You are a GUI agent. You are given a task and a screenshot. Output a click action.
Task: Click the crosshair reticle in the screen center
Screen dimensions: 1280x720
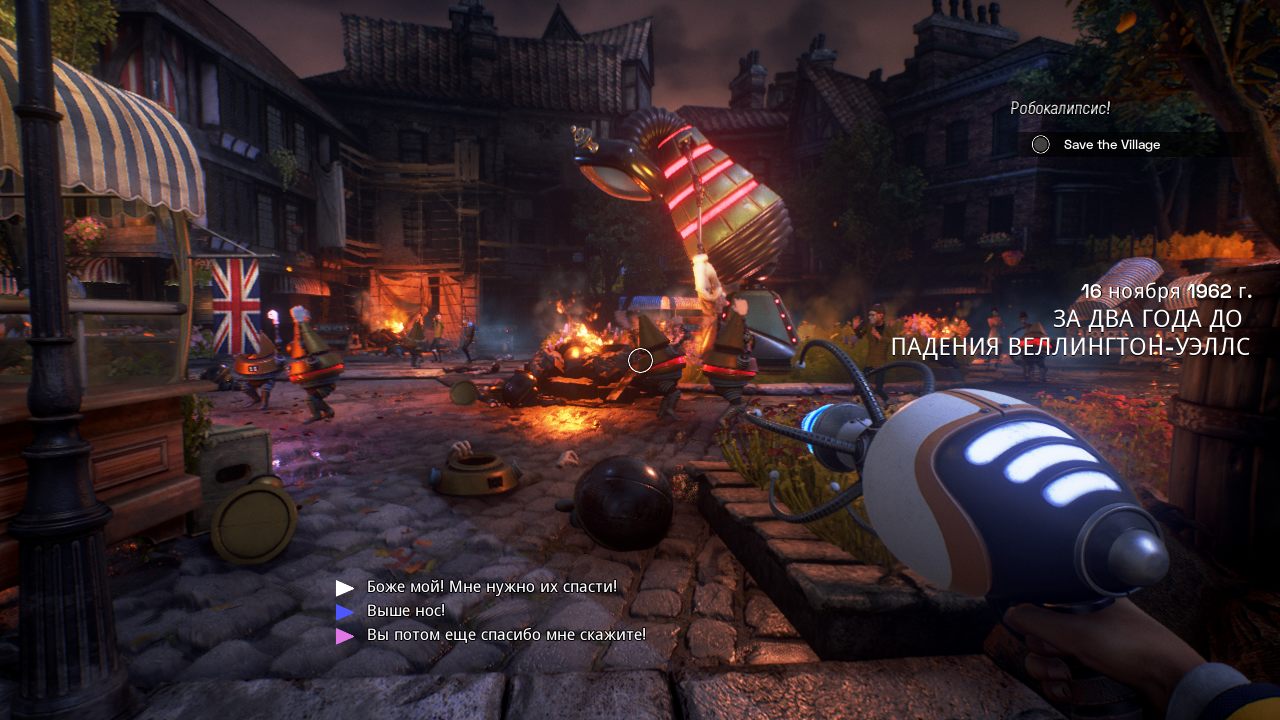(641, 361)
